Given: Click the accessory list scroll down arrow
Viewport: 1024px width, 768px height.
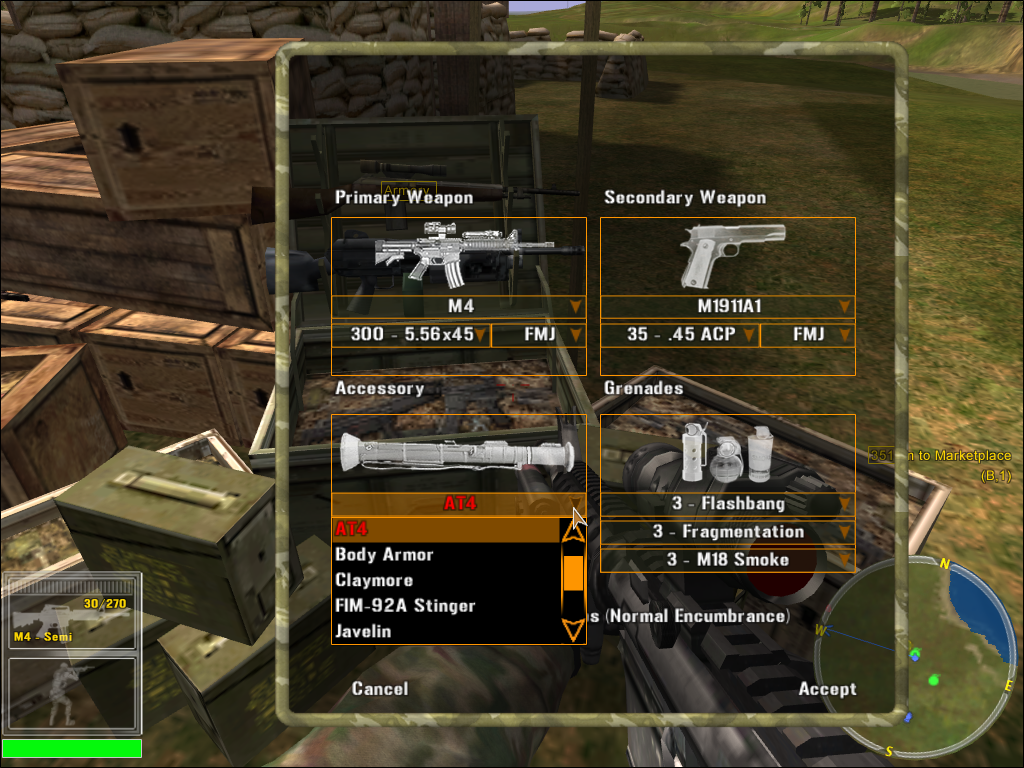Looking at the screenshot, I should (x=573, y=630).
